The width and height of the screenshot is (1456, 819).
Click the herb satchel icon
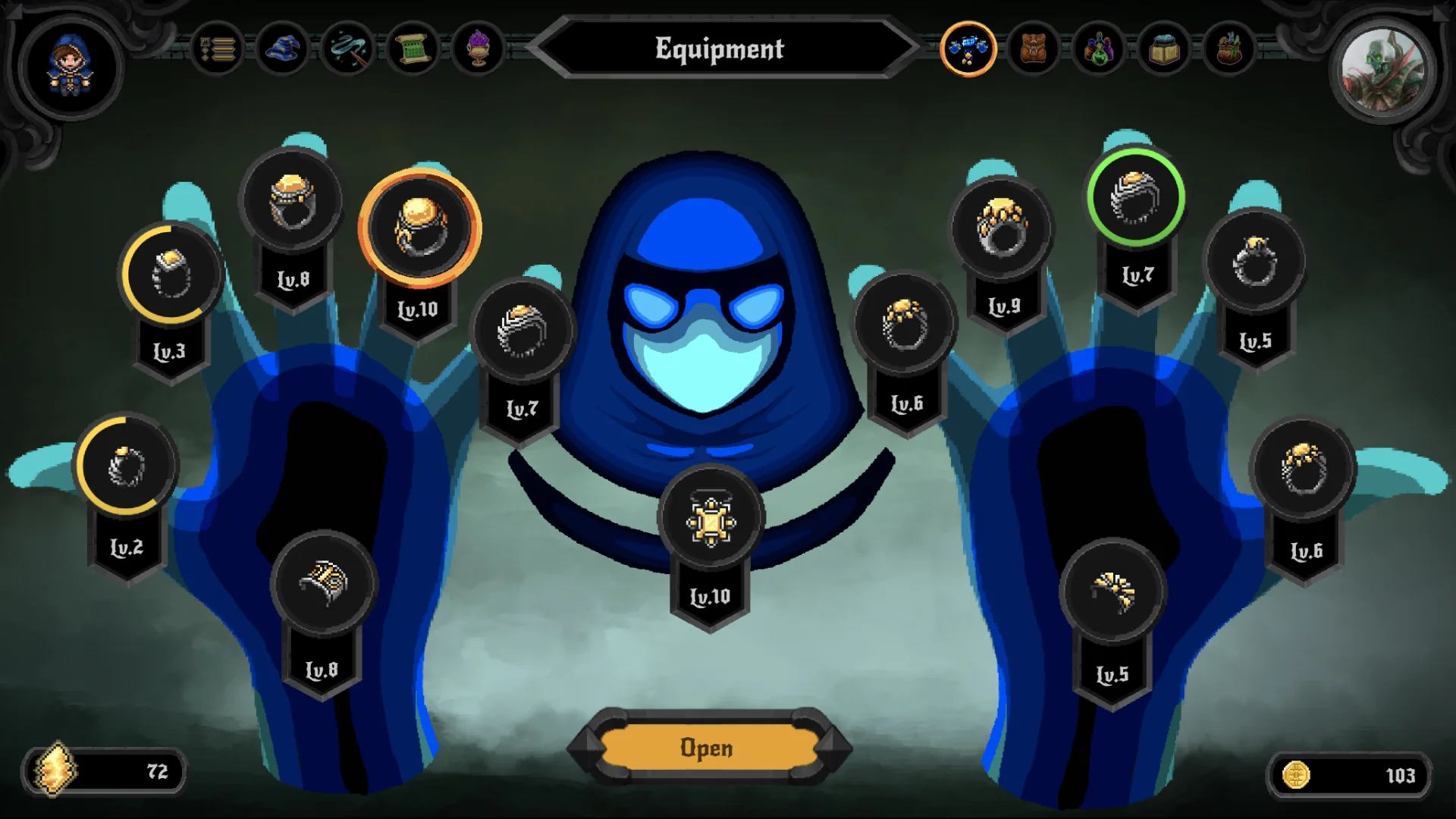pyautogui.click(x=1231, y=49)
